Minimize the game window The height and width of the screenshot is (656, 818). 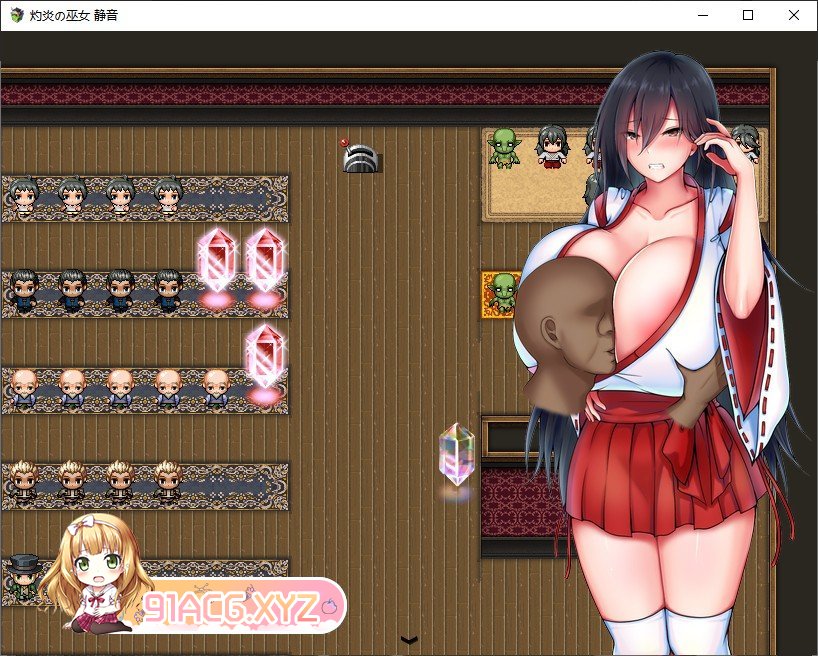(x=703, y=15)
